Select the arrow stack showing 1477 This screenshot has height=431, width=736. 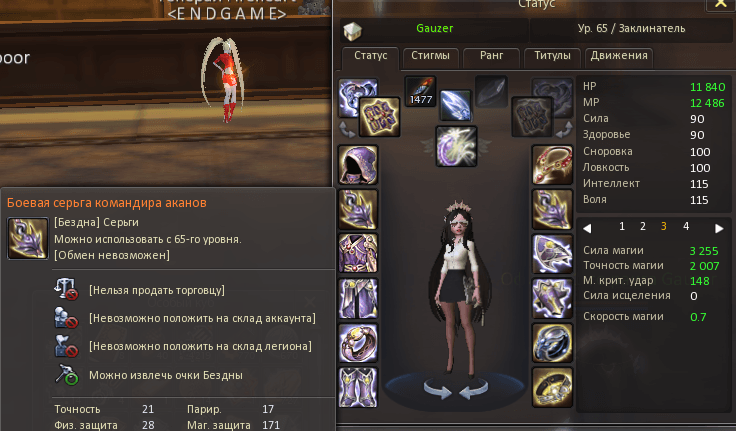(420, 92)
